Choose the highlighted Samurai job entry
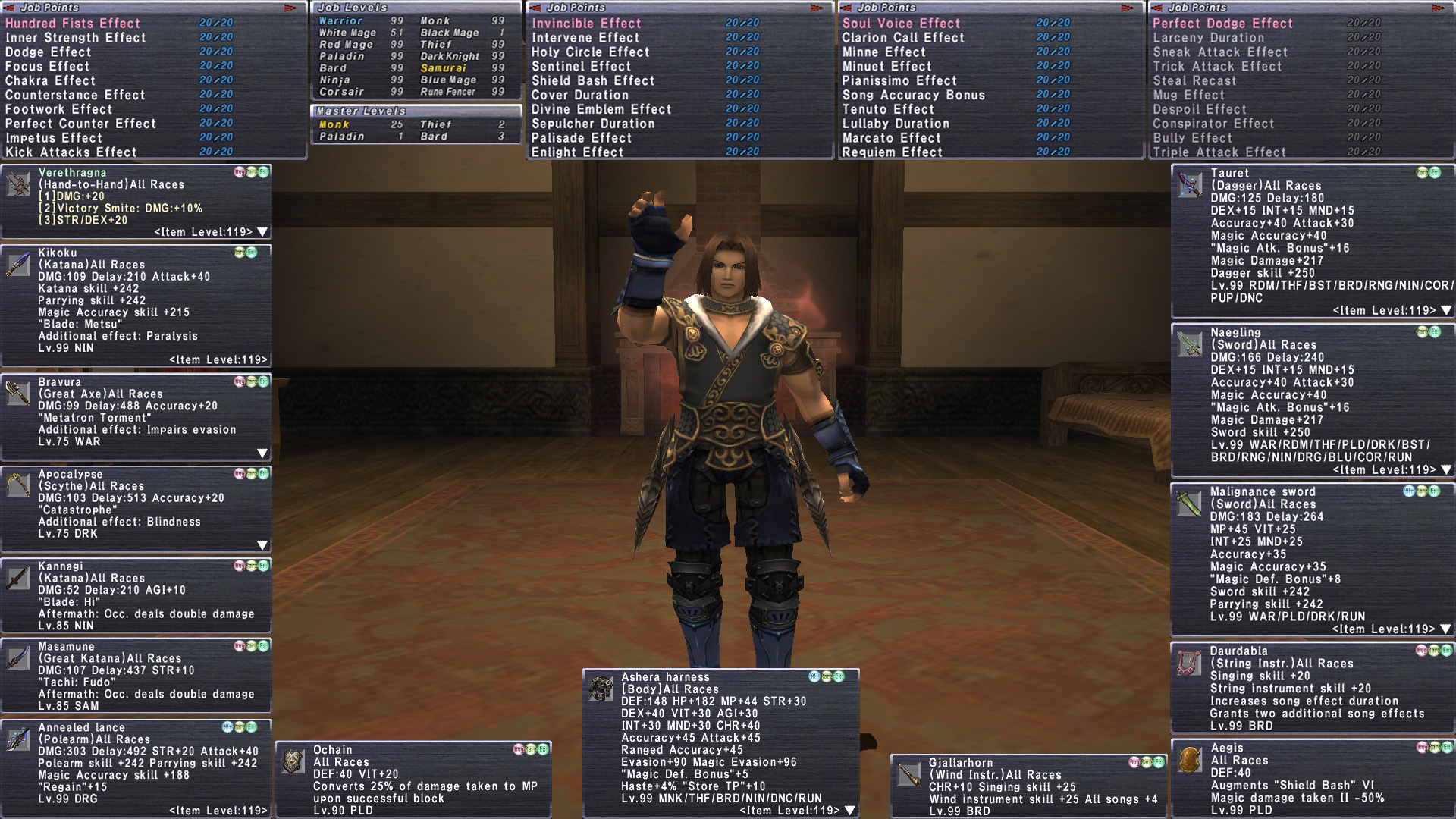This screenshot has height=819, width=1456. coord(443,68)
